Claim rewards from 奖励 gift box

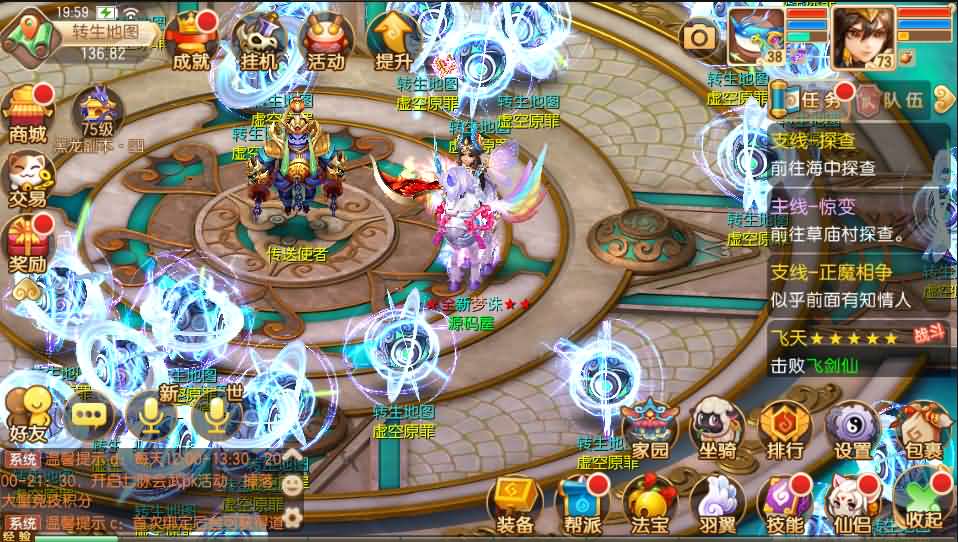27,243
